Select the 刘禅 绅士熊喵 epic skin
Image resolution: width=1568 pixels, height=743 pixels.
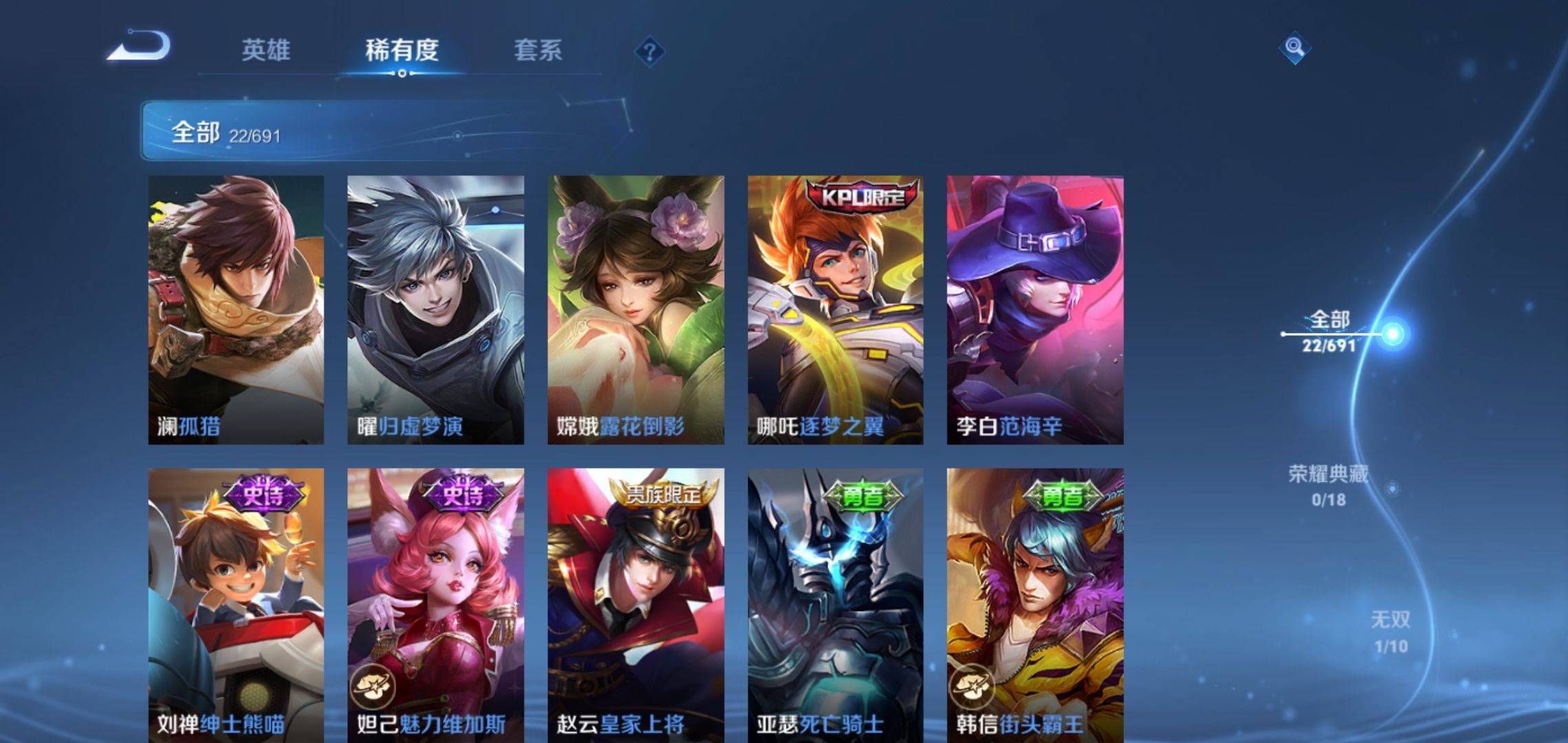[x=236, y=605]
